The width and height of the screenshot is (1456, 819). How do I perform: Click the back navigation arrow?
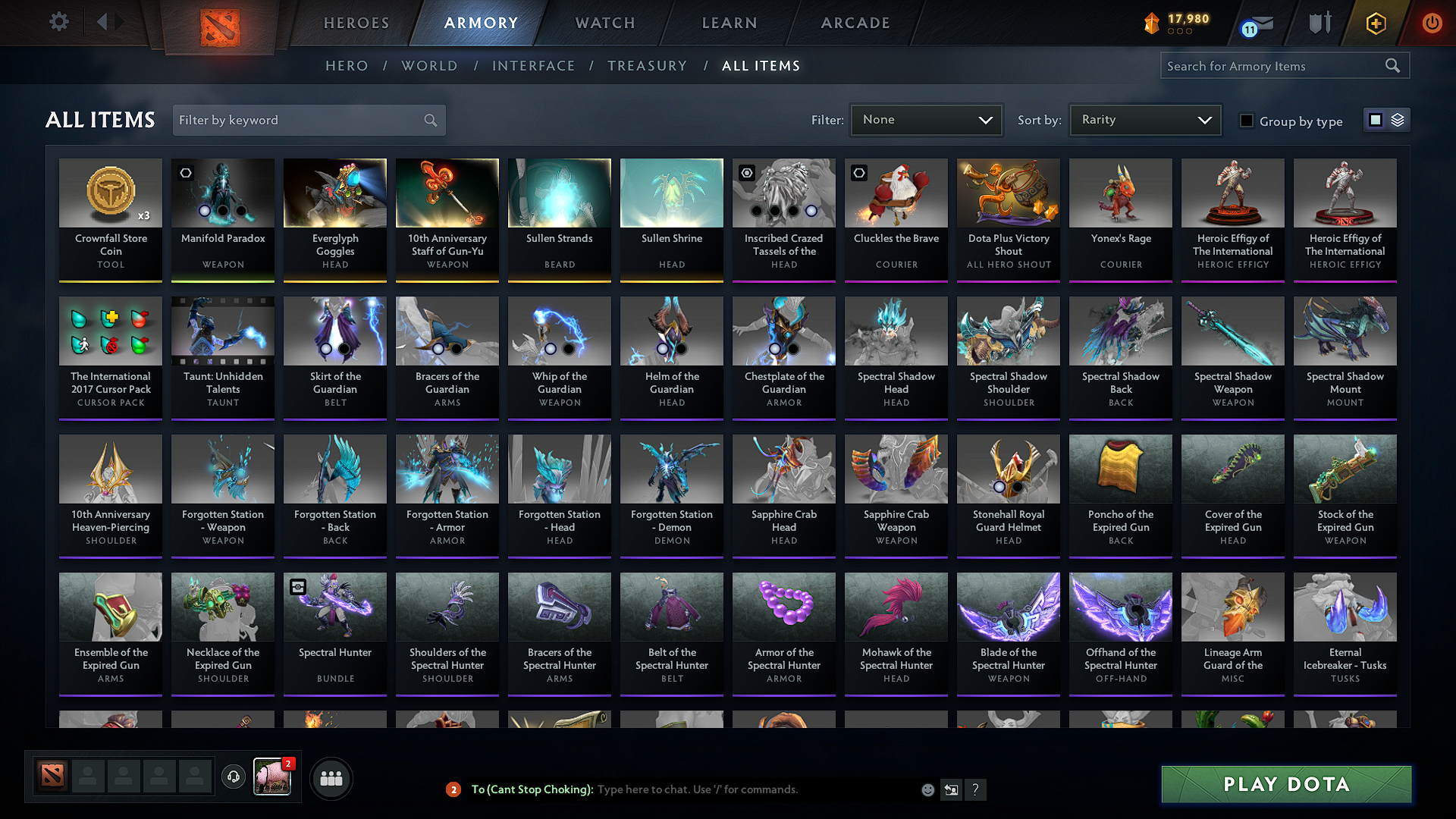click(104, 22)
